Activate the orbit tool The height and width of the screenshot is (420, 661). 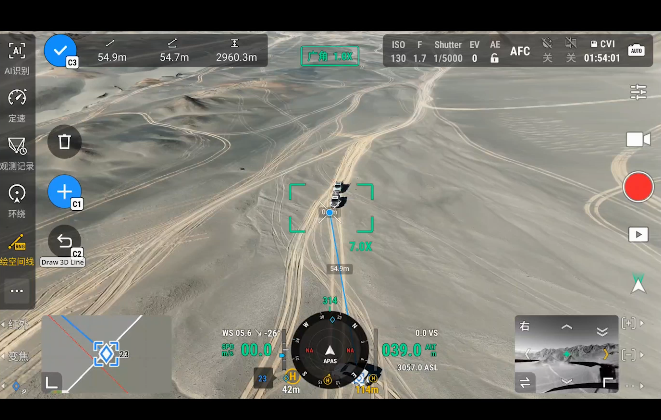(17, 198)
